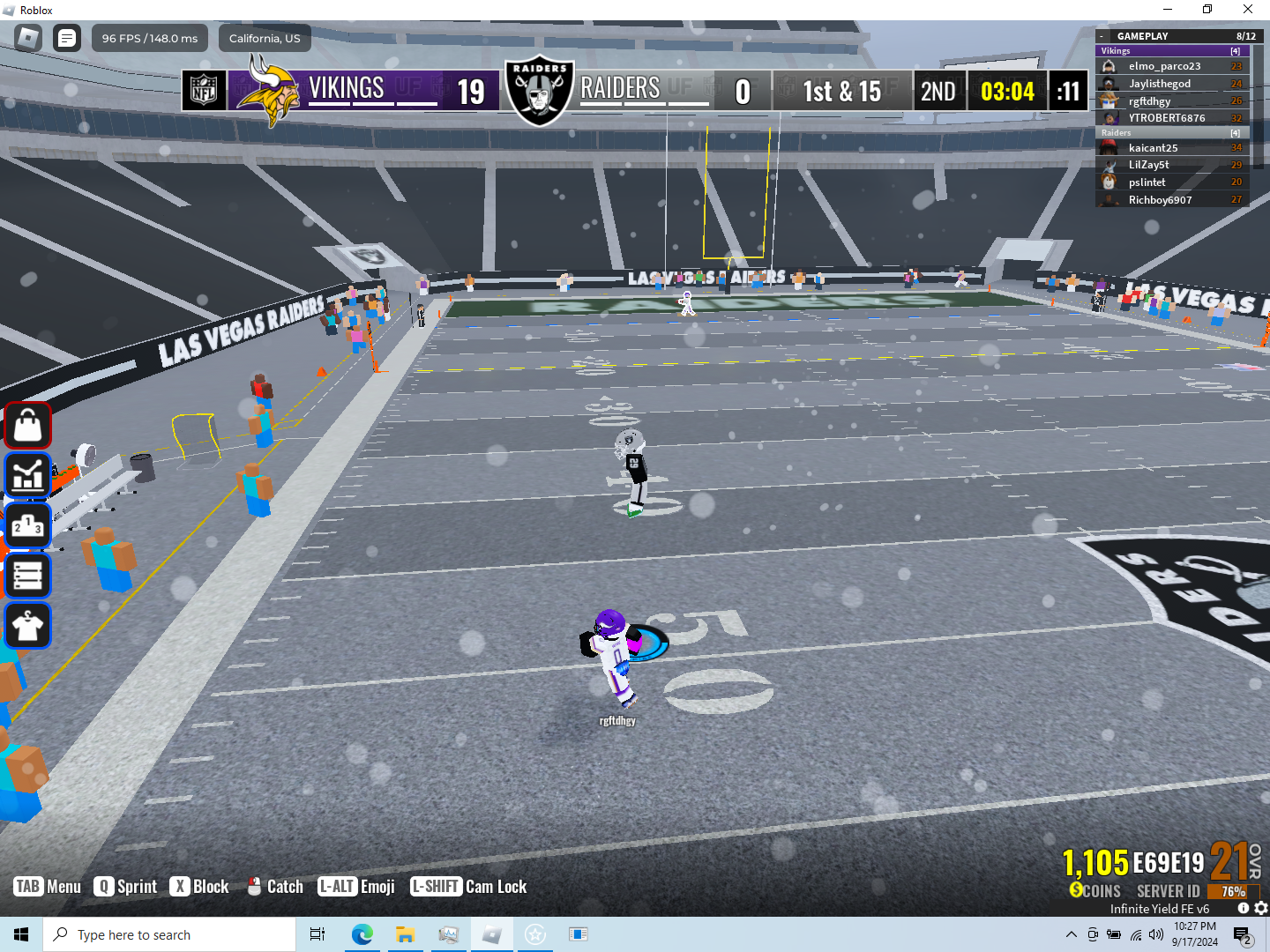This screenshot has width=1270, height=952.
Task: Click LilZay5t in the player list
Action: point(1148,165)
